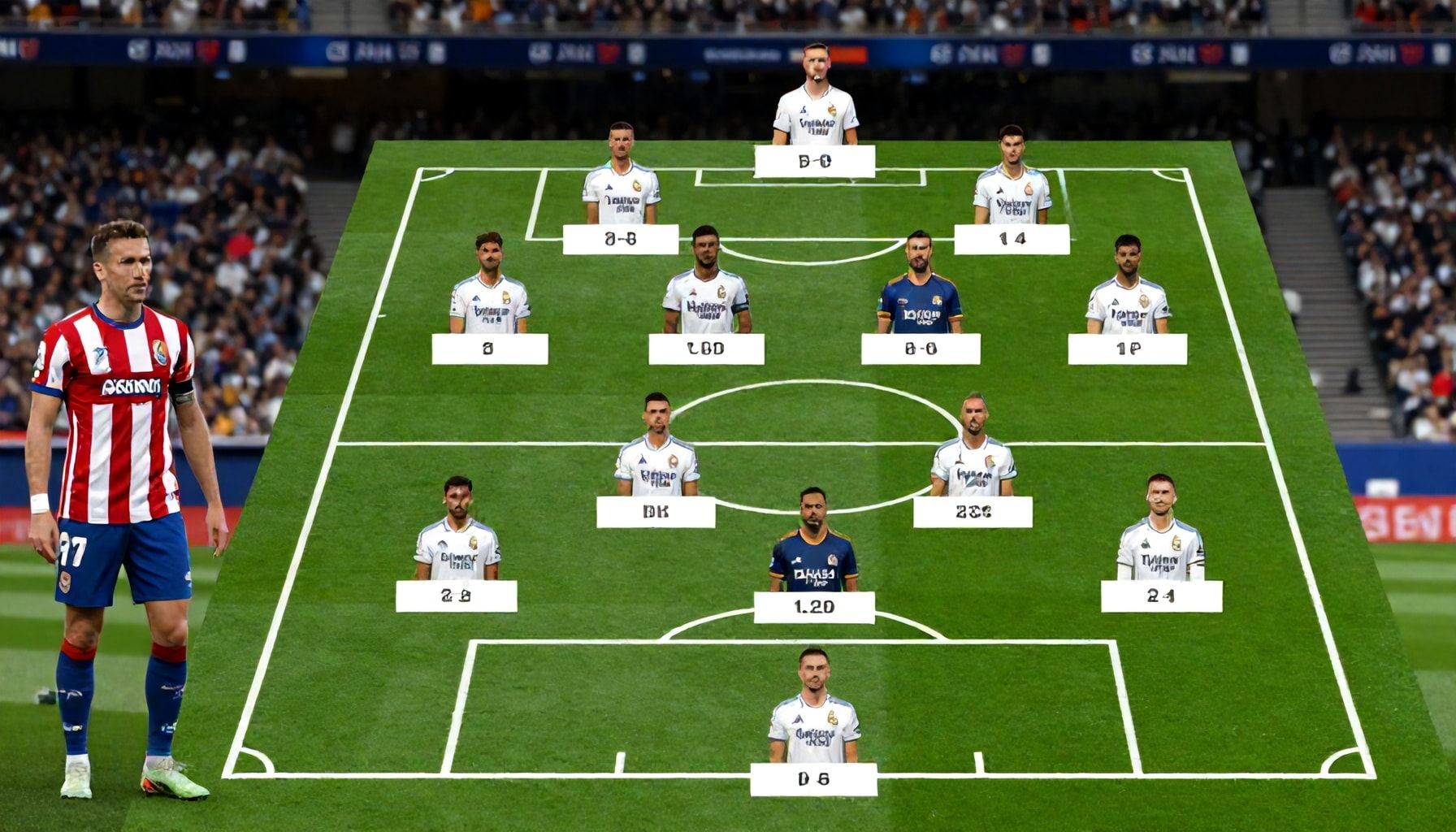
Task: Select the player card labeled LBD
Action: coord(705,349)
